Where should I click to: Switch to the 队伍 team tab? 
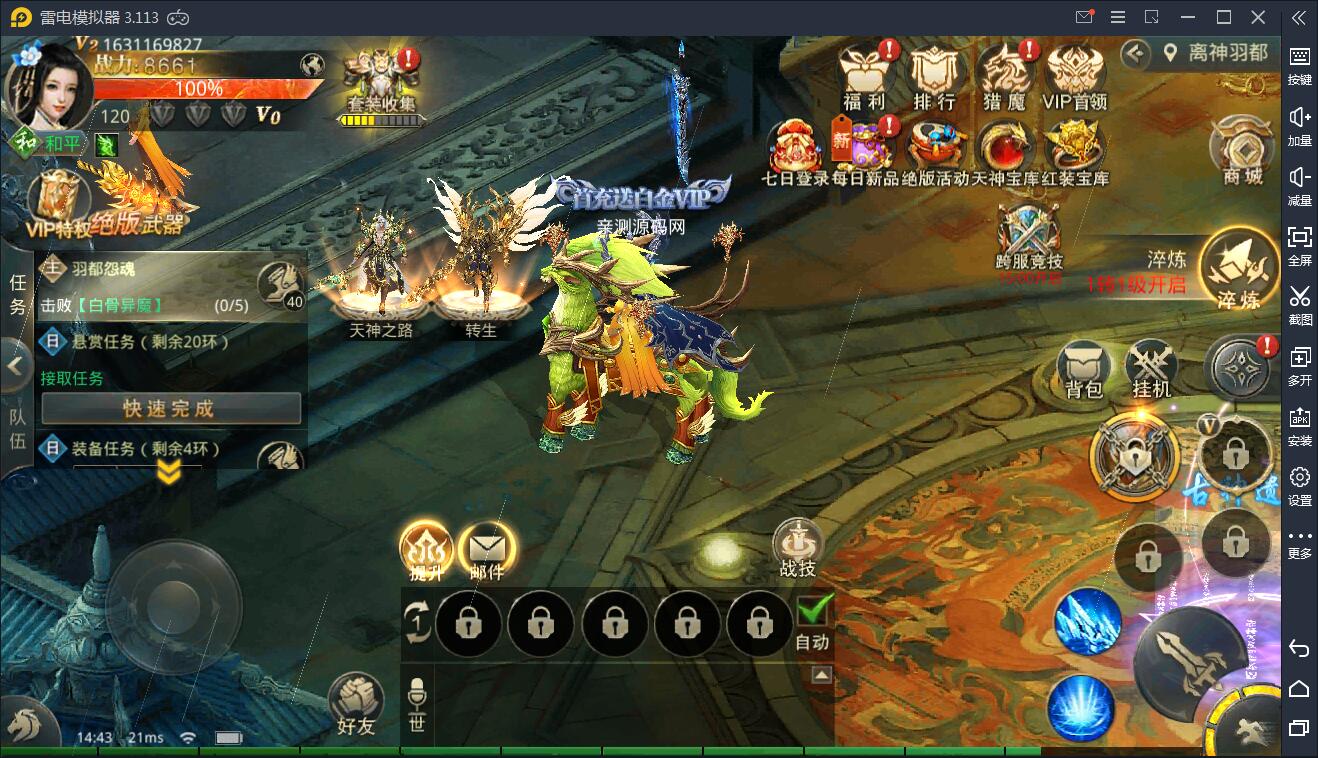(x=17, y=430)
